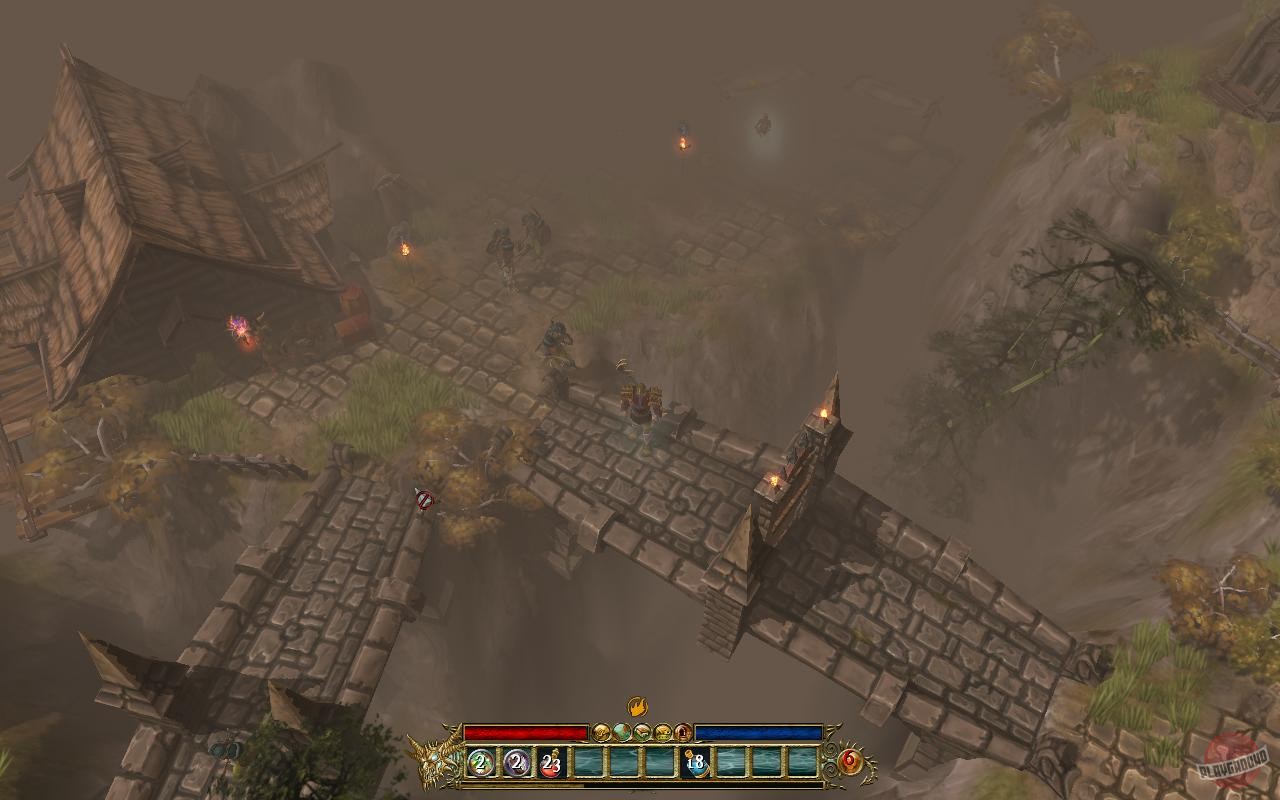
Task: Open the spellbook skills button
Action: [644, 733]
